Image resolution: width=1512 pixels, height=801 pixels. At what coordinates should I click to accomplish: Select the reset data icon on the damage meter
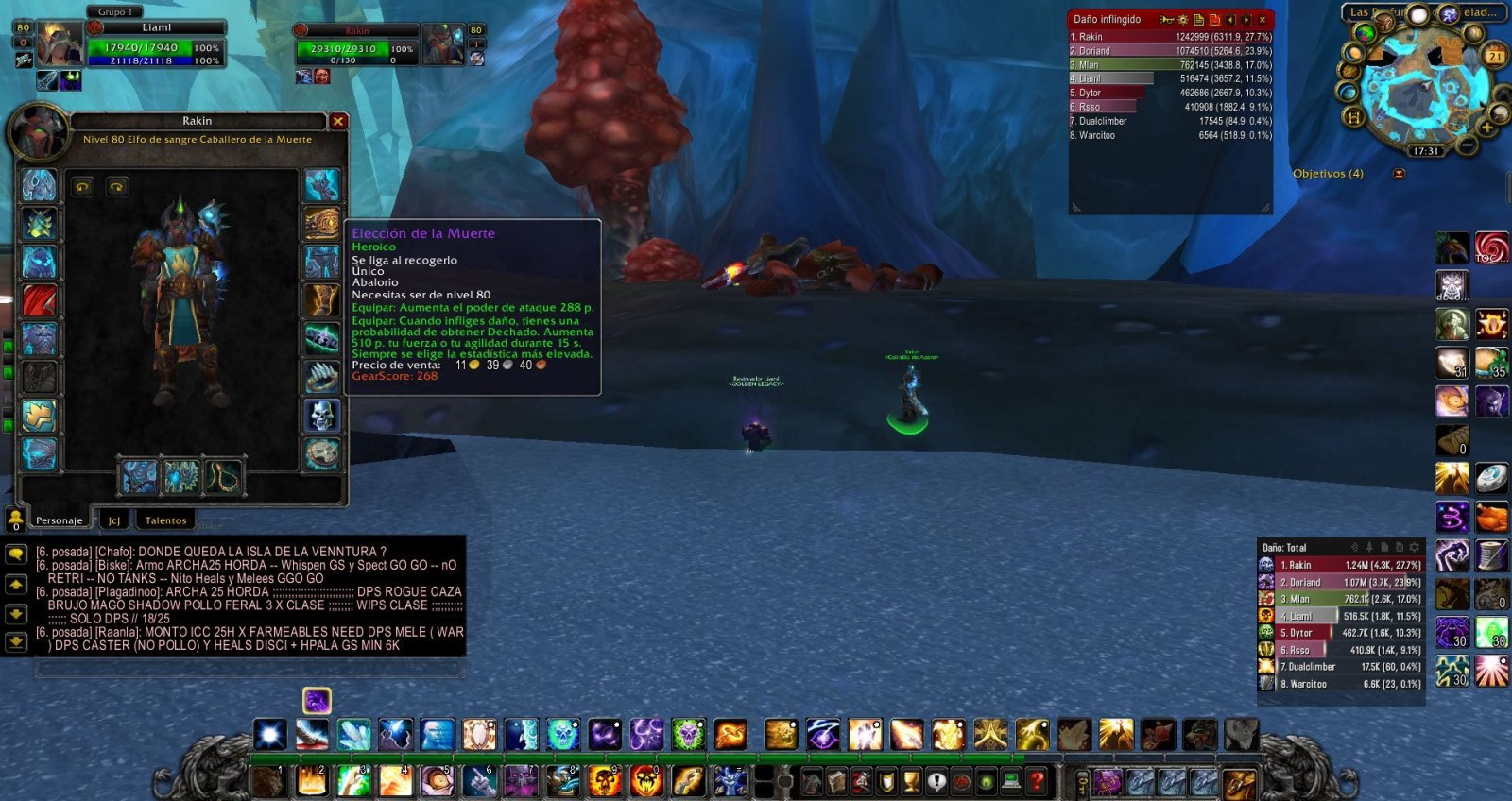[1215, 19]
